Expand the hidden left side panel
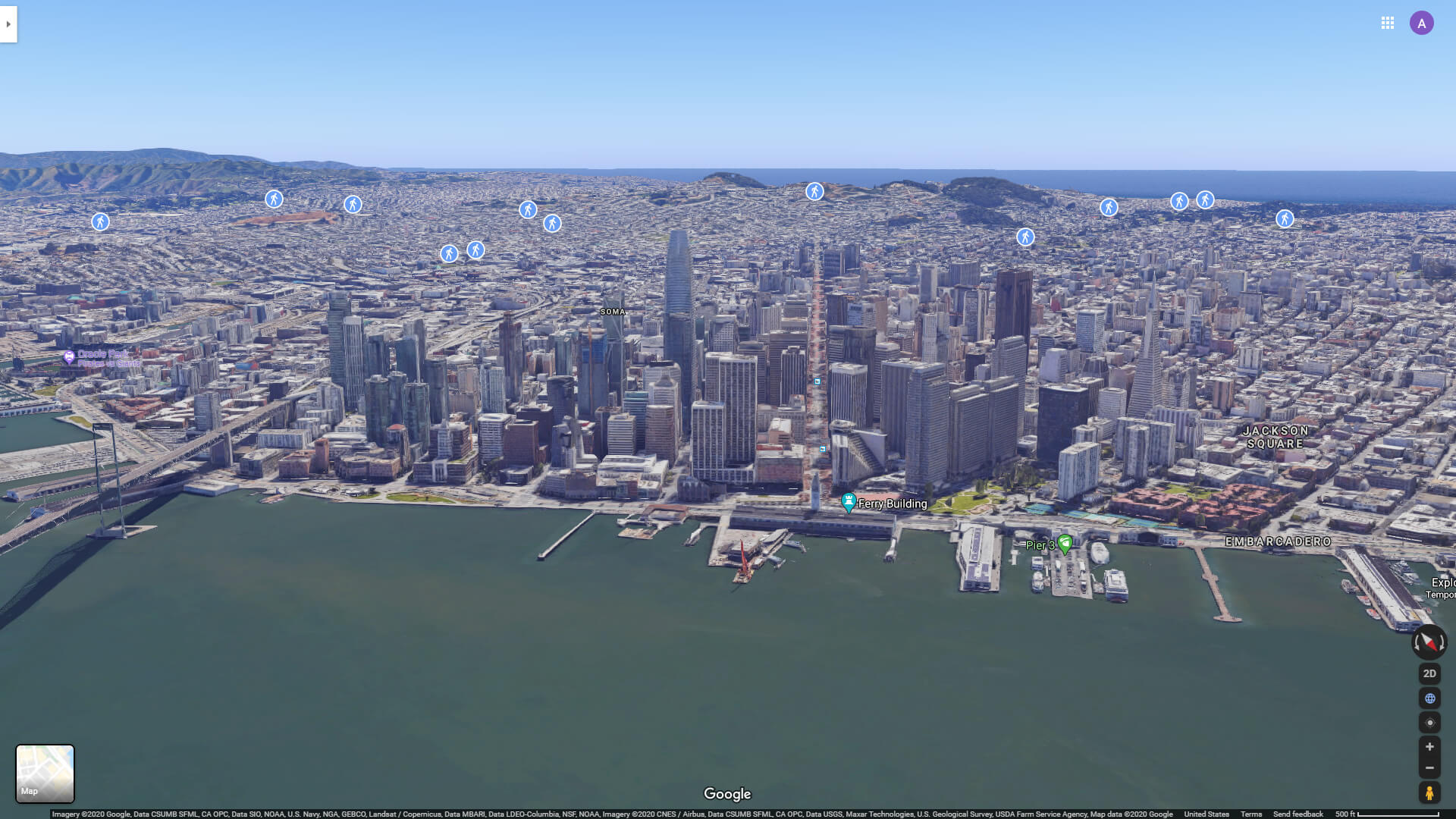Viewport: 1456px width, 819px height. (x=8, y=24)
